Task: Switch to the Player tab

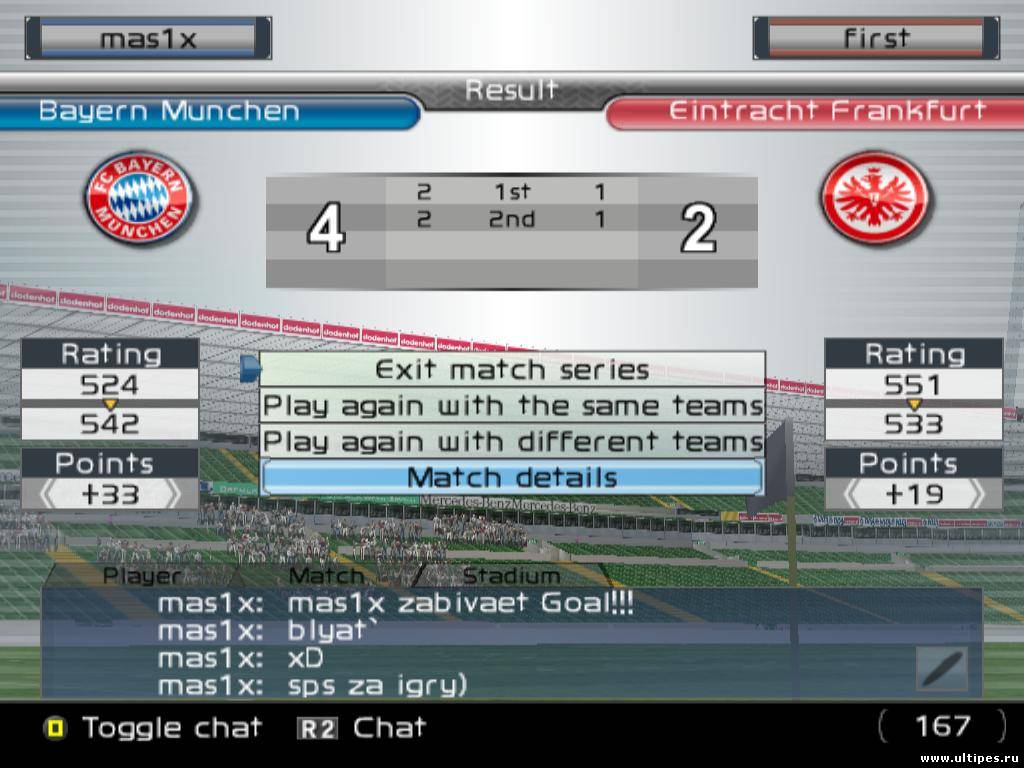Action: [x=142, y=576]
